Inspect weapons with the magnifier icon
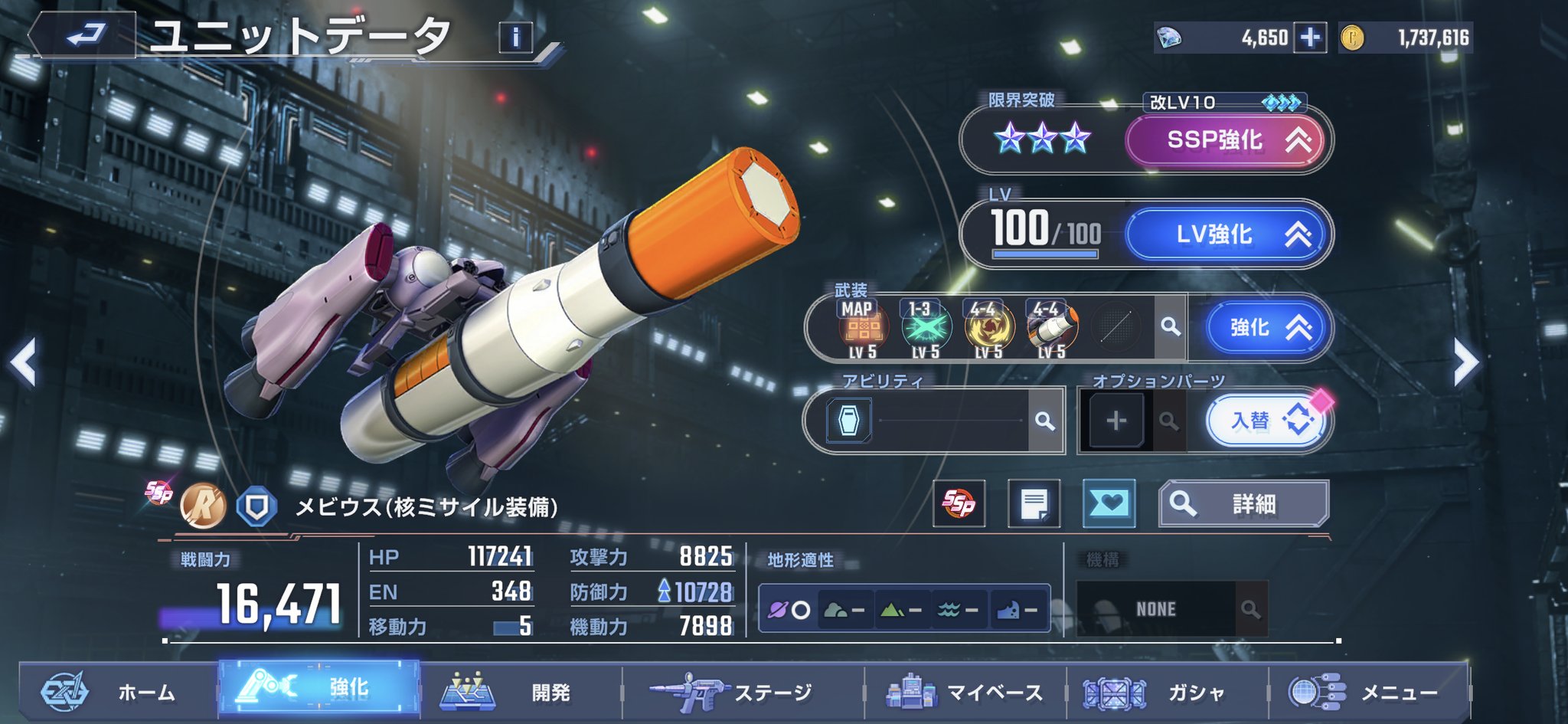 tap(1170, 328)
